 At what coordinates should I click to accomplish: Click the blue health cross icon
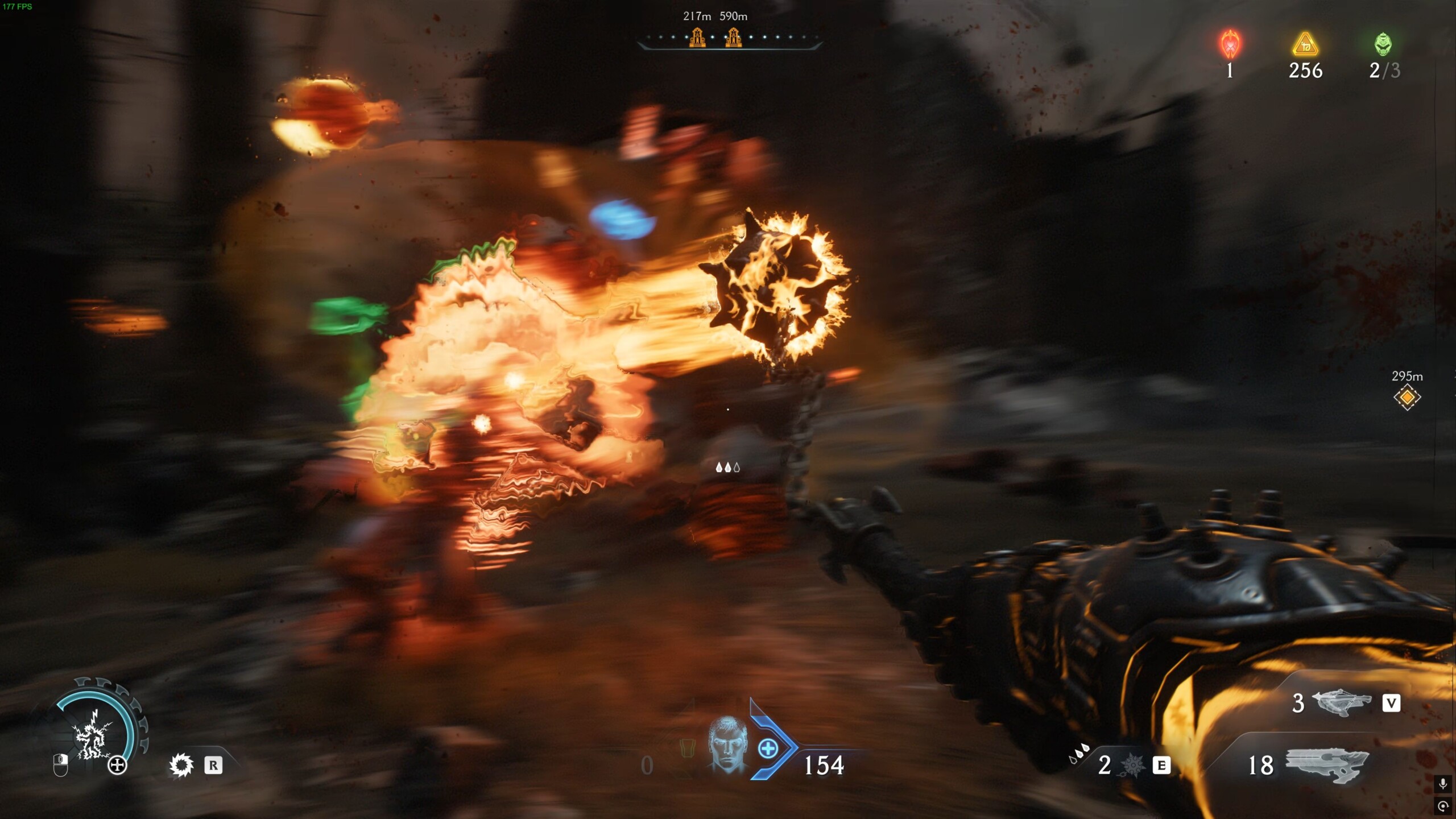coord(768,748)
